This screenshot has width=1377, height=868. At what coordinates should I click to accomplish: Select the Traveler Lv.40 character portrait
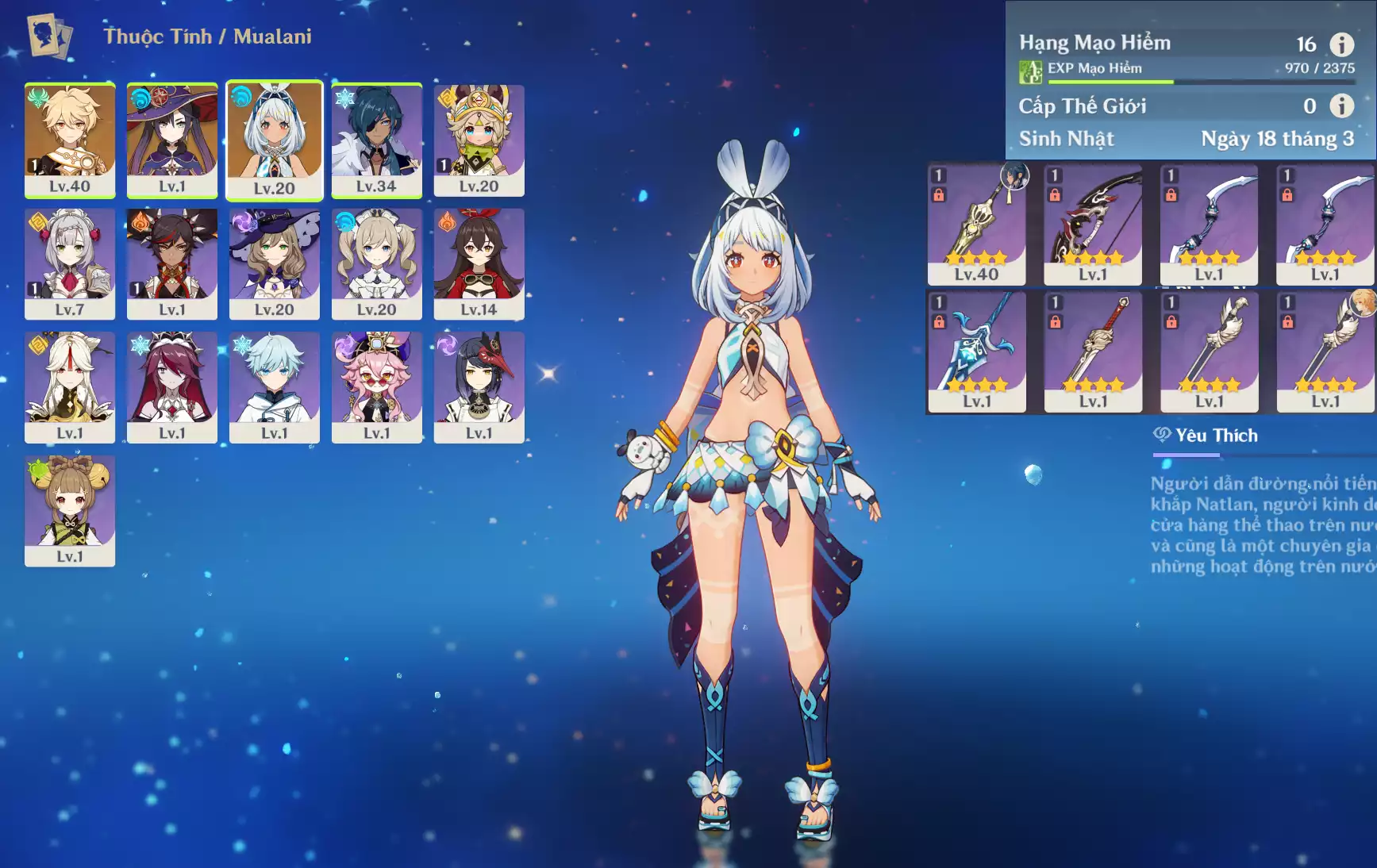point(70,140)
